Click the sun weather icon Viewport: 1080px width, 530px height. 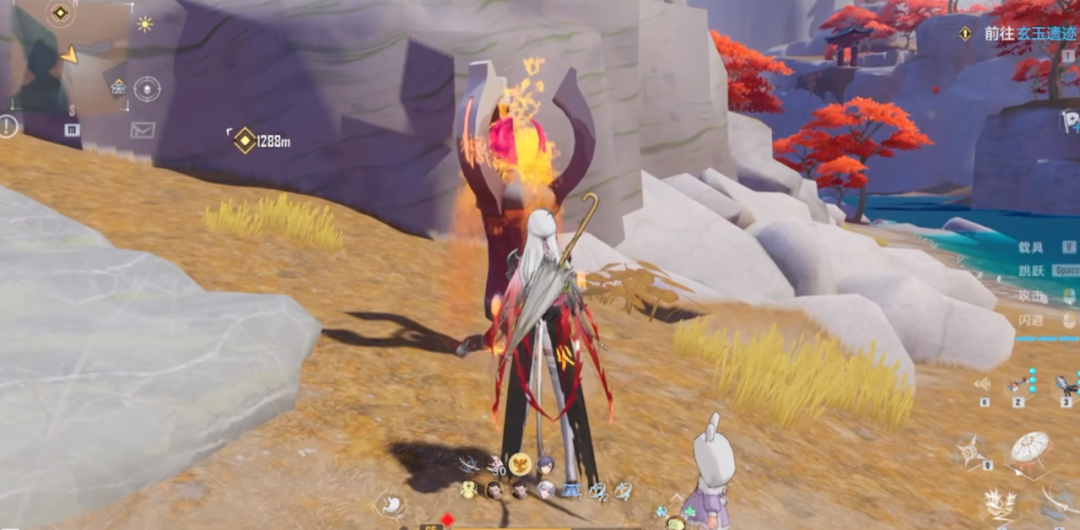(x=145, y=24)
